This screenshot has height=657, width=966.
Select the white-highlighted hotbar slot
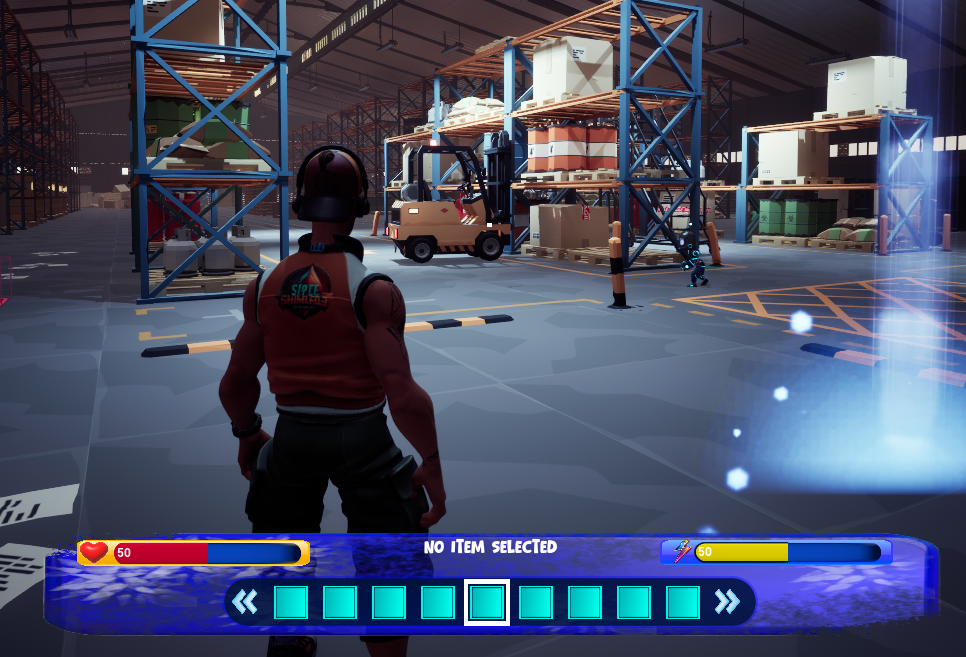487,602
